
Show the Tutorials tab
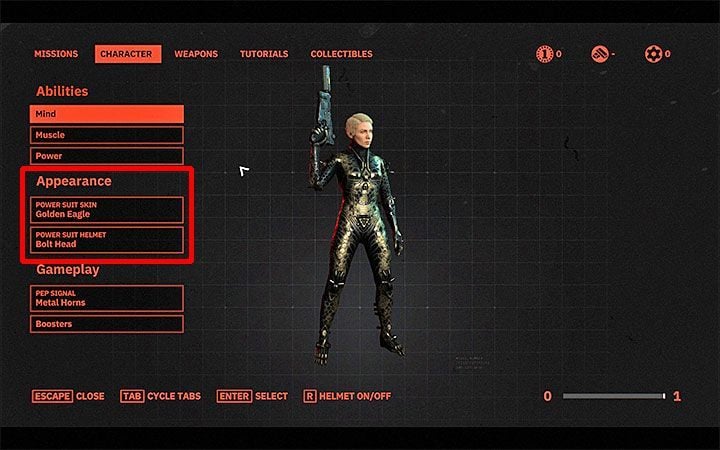[x=264, y=54]
